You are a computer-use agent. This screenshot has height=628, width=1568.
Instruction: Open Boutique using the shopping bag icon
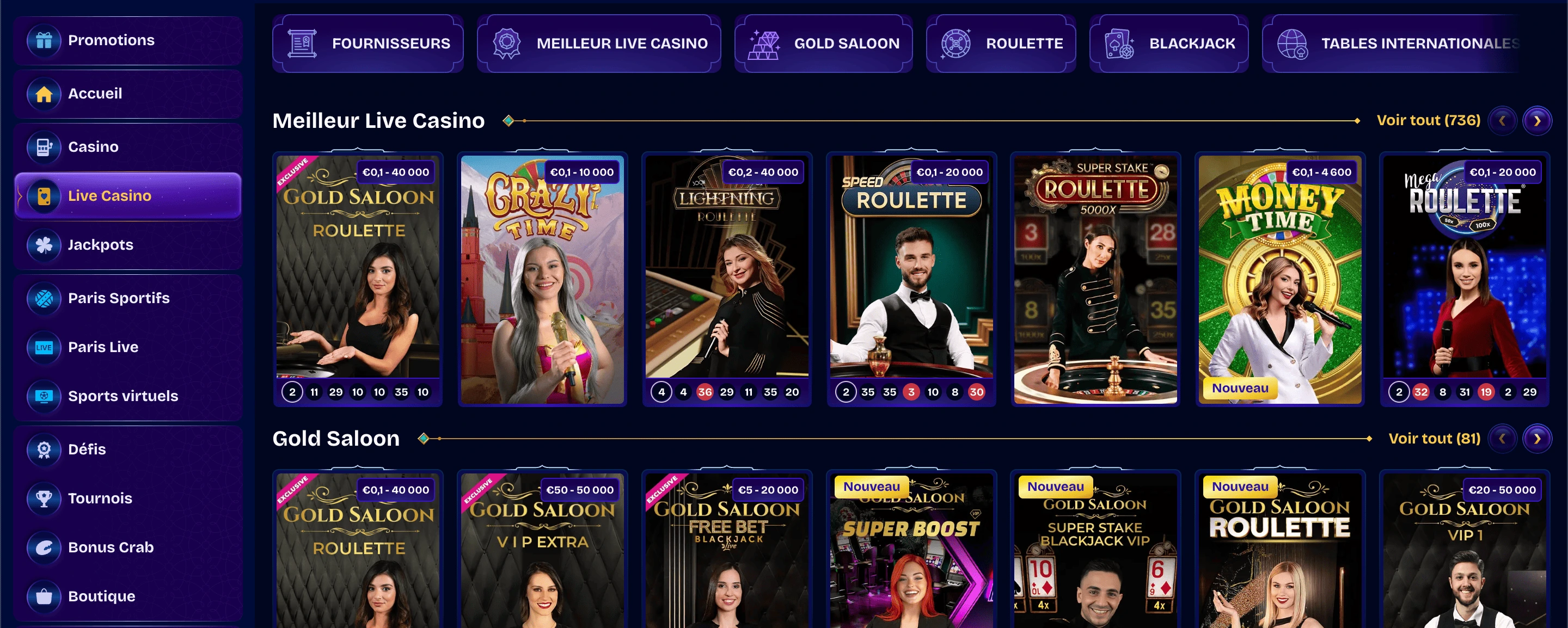point(44,596)
